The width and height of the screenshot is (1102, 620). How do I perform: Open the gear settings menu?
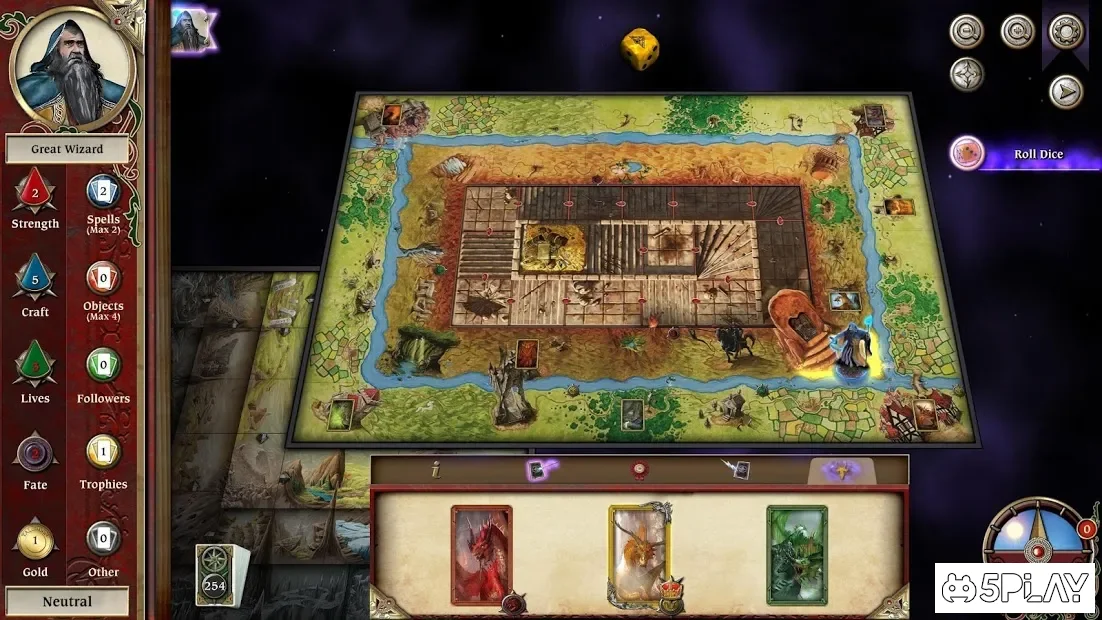pos(1066,31)
